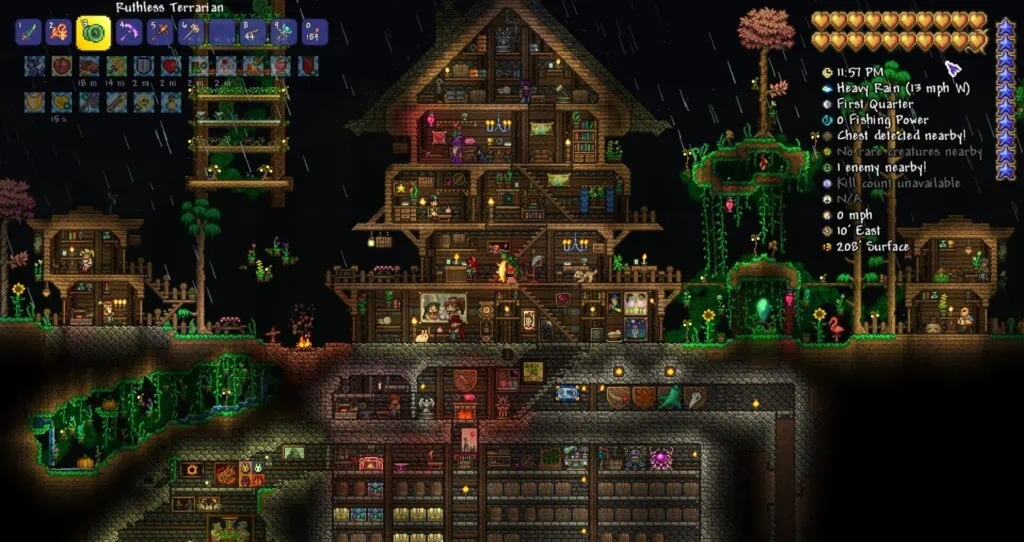Click the red banner buff icon
Image resolution: width=1024 pixels, height=542 pixels.
point(308,66)
